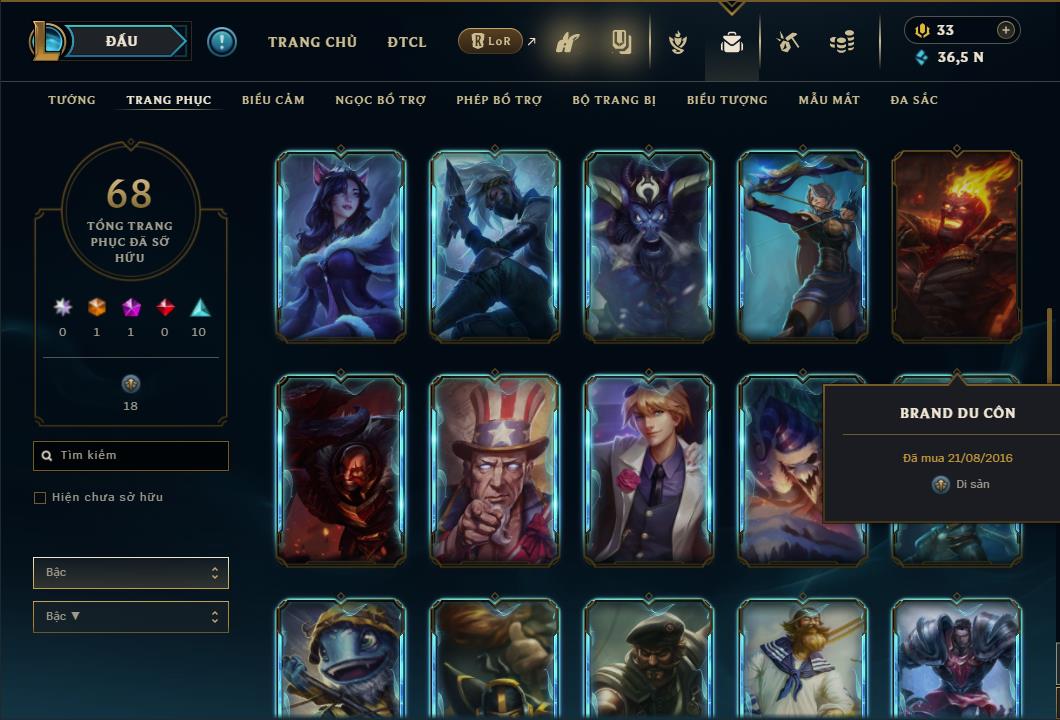
Task: Switch to the ĐA SẮC tab
Action: (914, 100)
